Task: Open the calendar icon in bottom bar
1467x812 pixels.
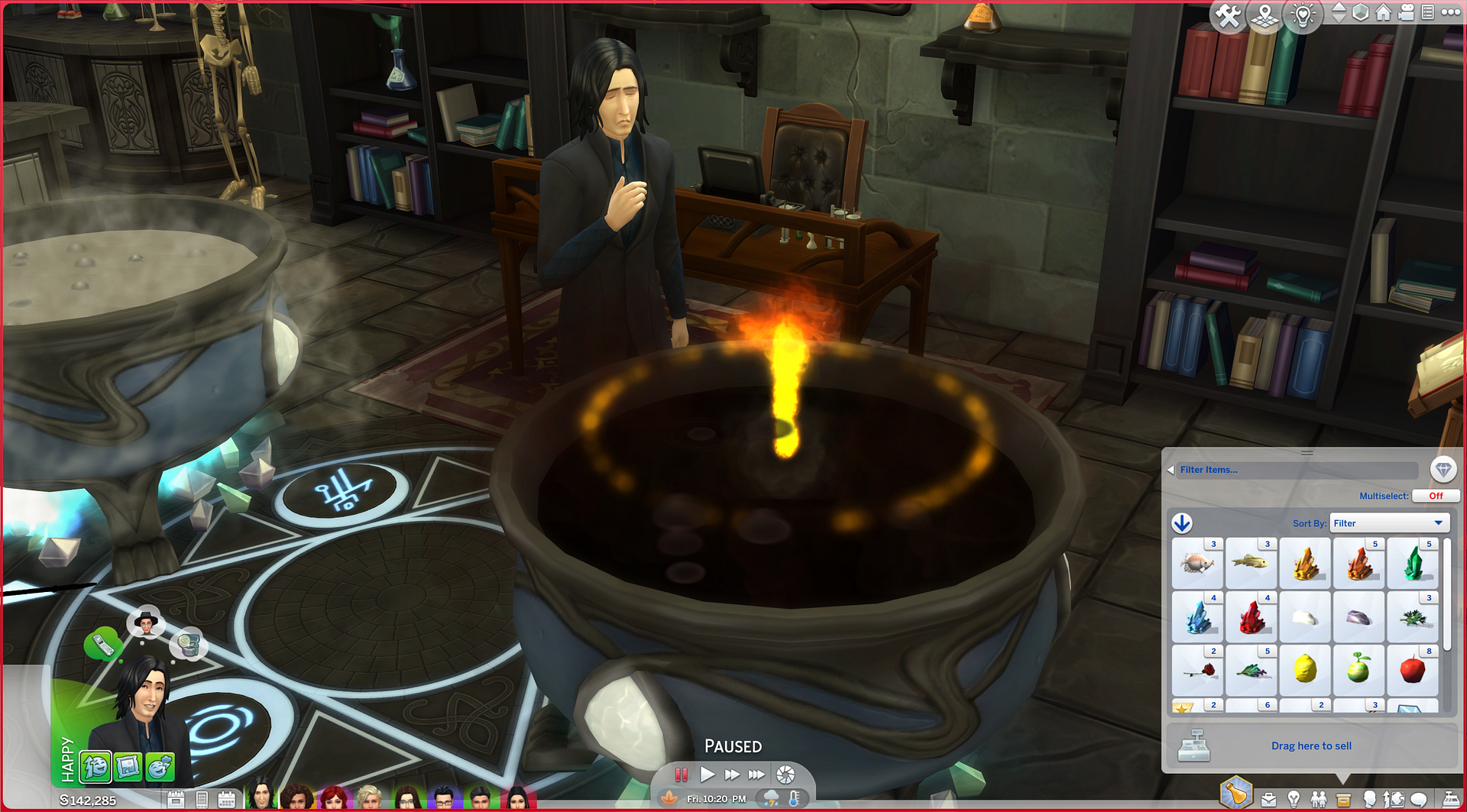Action: [226, 800]
